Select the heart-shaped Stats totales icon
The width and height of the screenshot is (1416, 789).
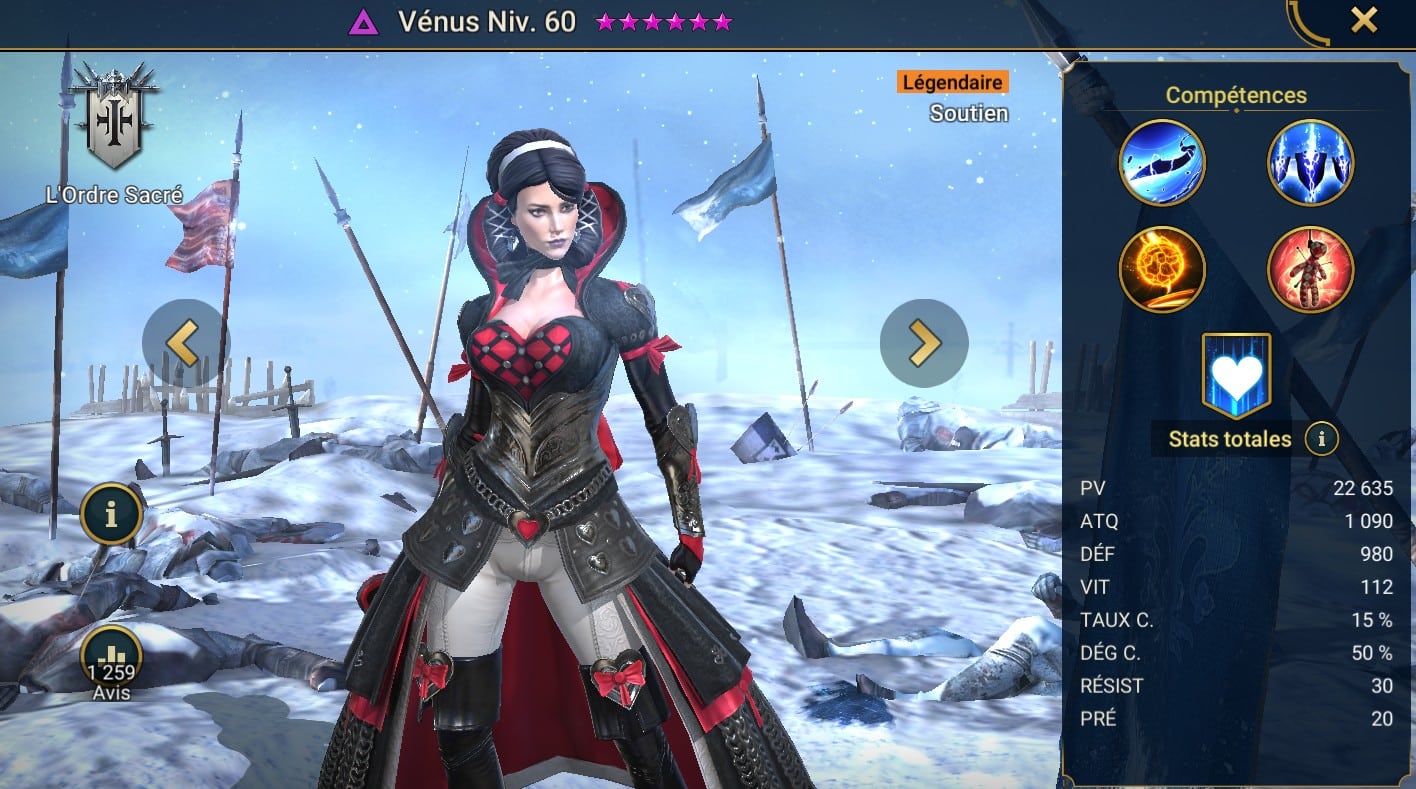point(1236,372)
